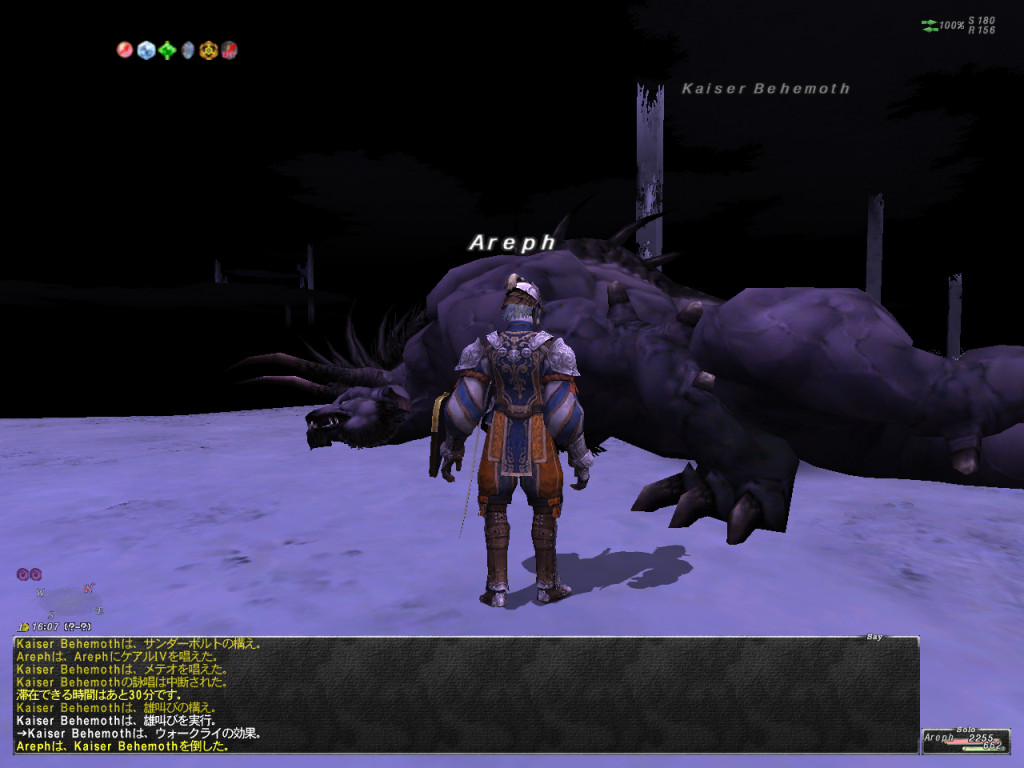Click the compass above the chat log
Screen dimensions: 1024x768
click(x=66, y=600)
